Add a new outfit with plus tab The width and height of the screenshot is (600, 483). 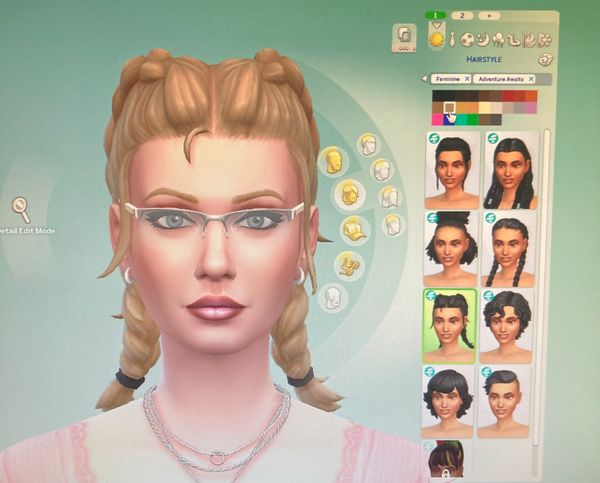point(489,16)
